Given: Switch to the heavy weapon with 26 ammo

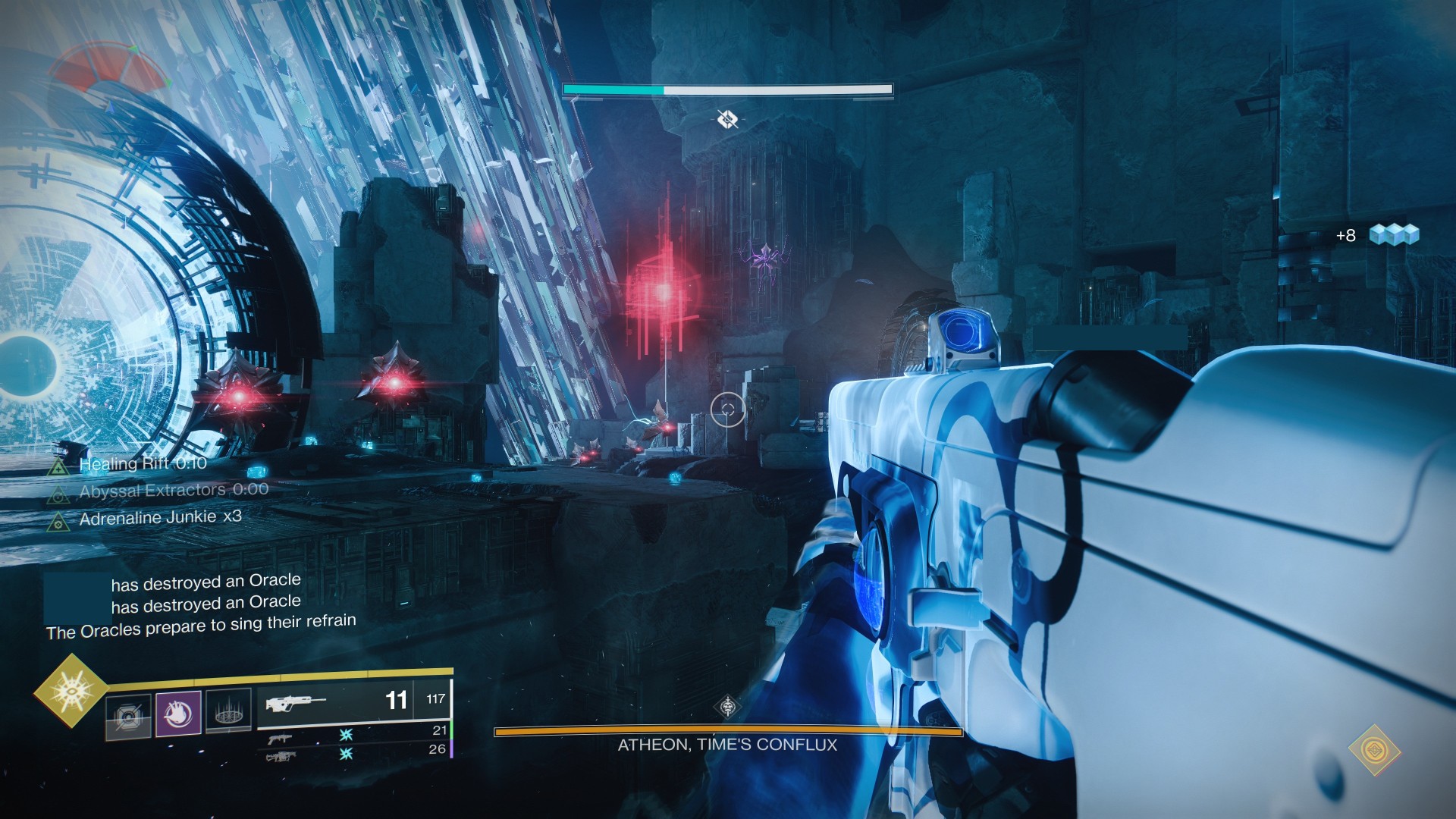Looking at the screenshot, I should 354,752.
